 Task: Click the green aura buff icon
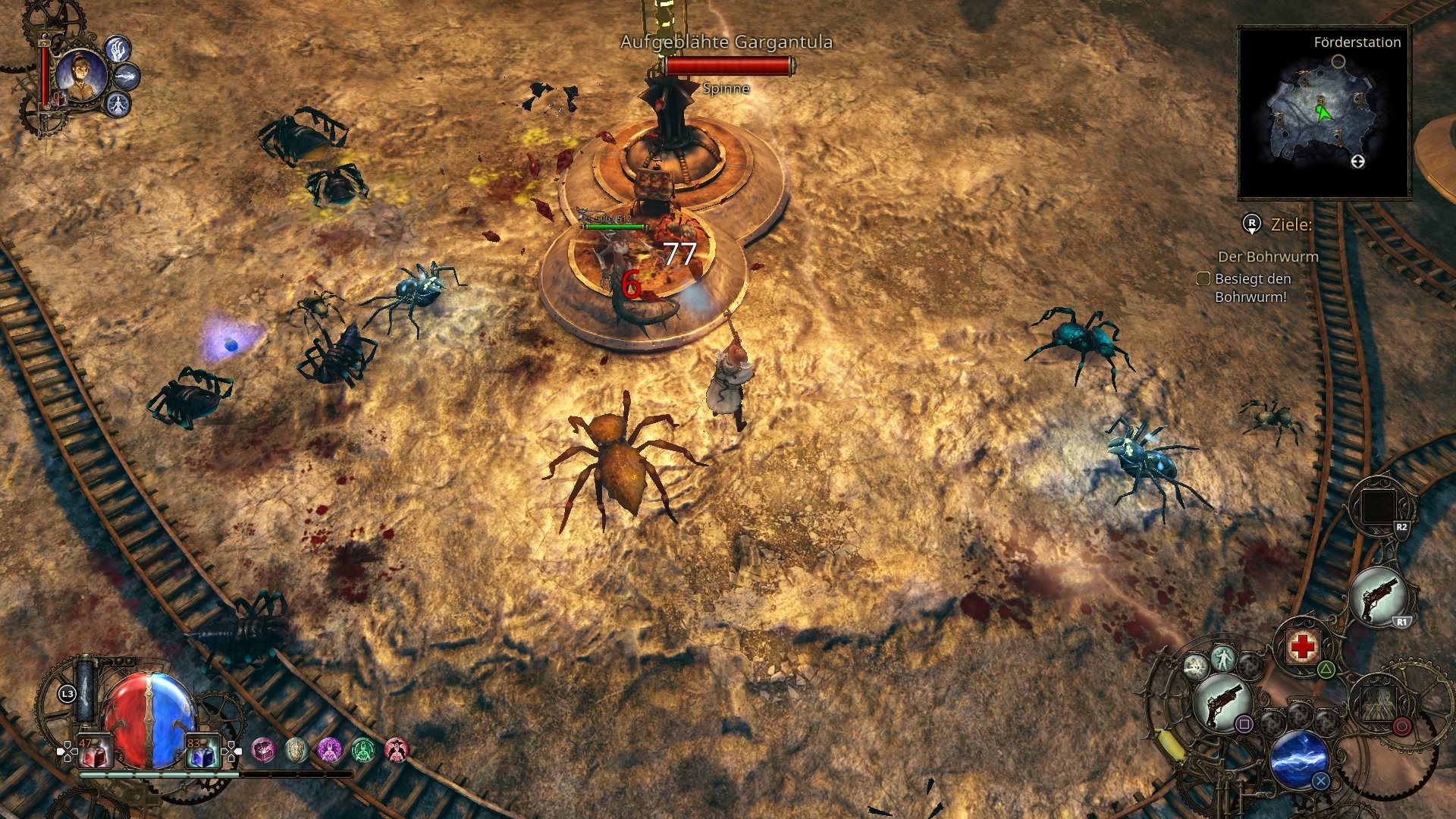(363, 751)
